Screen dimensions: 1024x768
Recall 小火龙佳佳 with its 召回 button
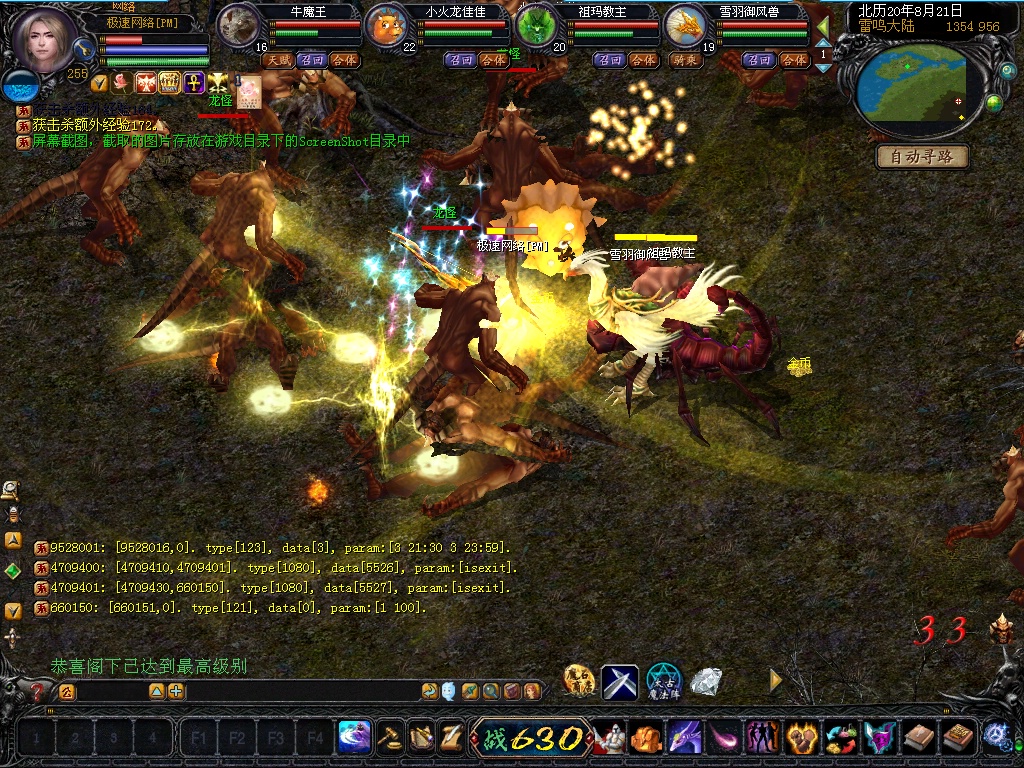click(461, 60)
